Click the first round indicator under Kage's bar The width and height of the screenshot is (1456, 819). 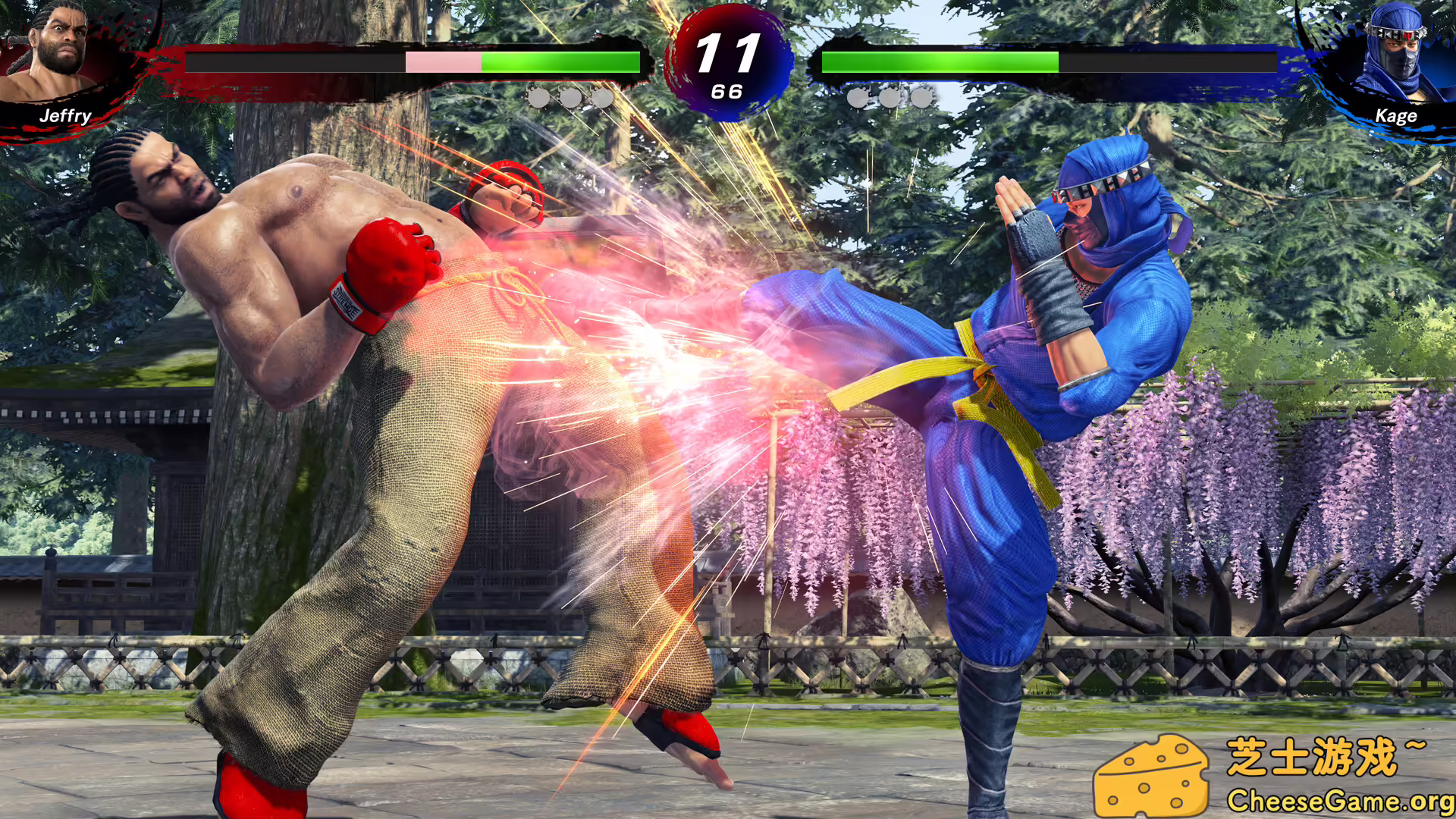[x=858, y=98]
